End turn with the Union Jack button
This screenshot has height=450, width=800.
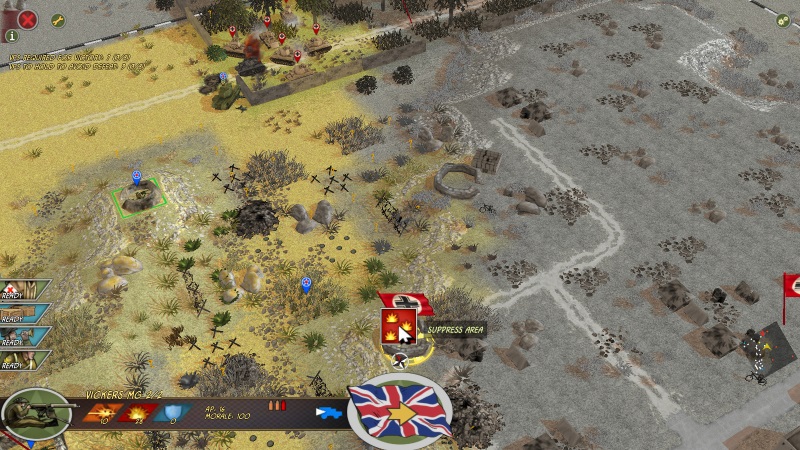tap(399, 409)
